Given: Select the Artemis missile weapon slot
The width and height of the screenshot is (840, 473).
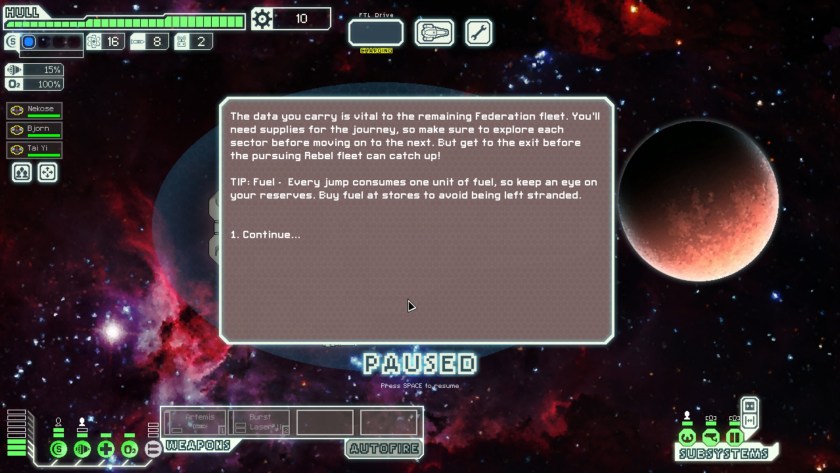Looking at the screenshot, I should point(195,421).
